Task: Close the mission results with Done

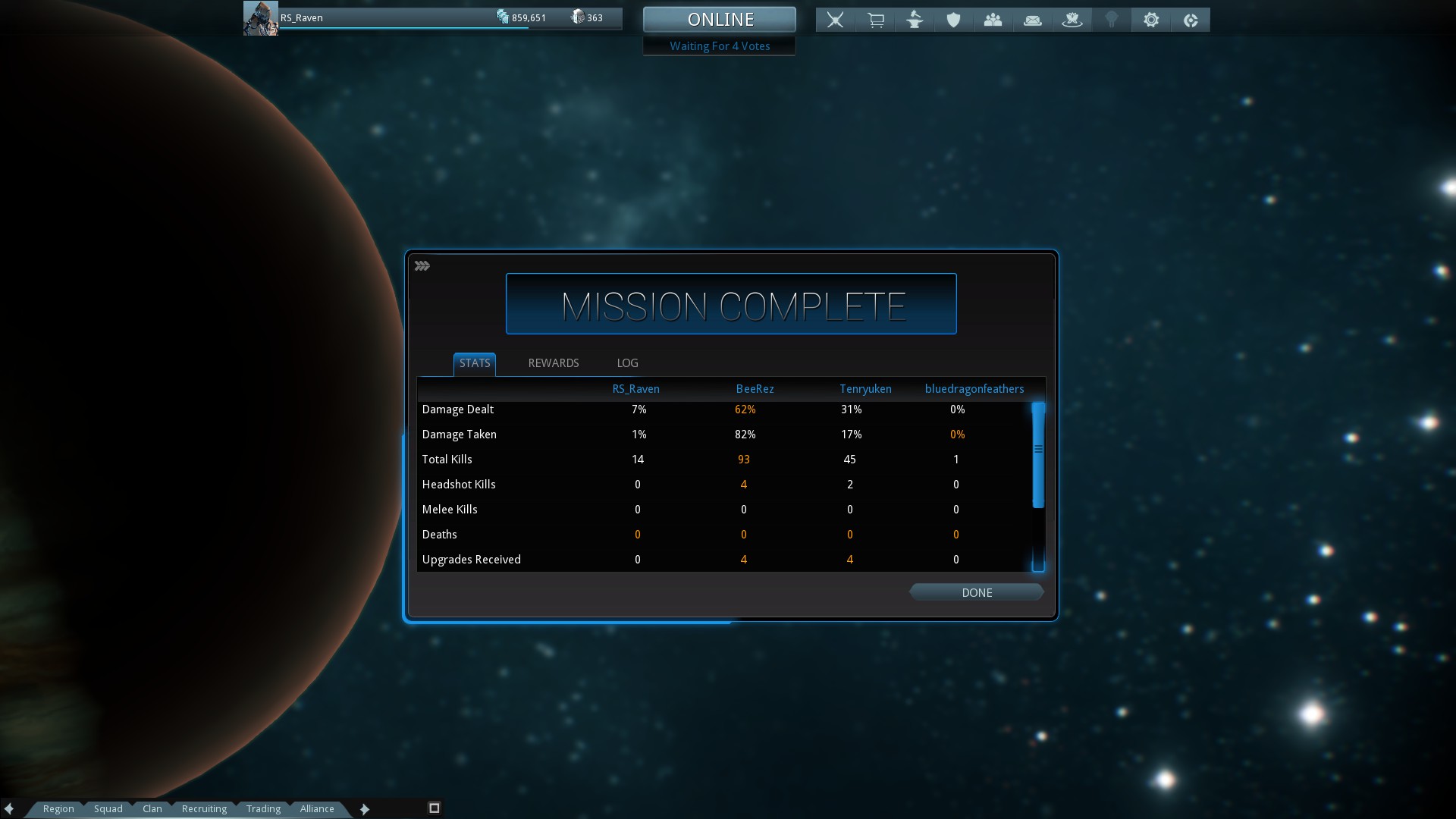Action: tap(976, 592)
